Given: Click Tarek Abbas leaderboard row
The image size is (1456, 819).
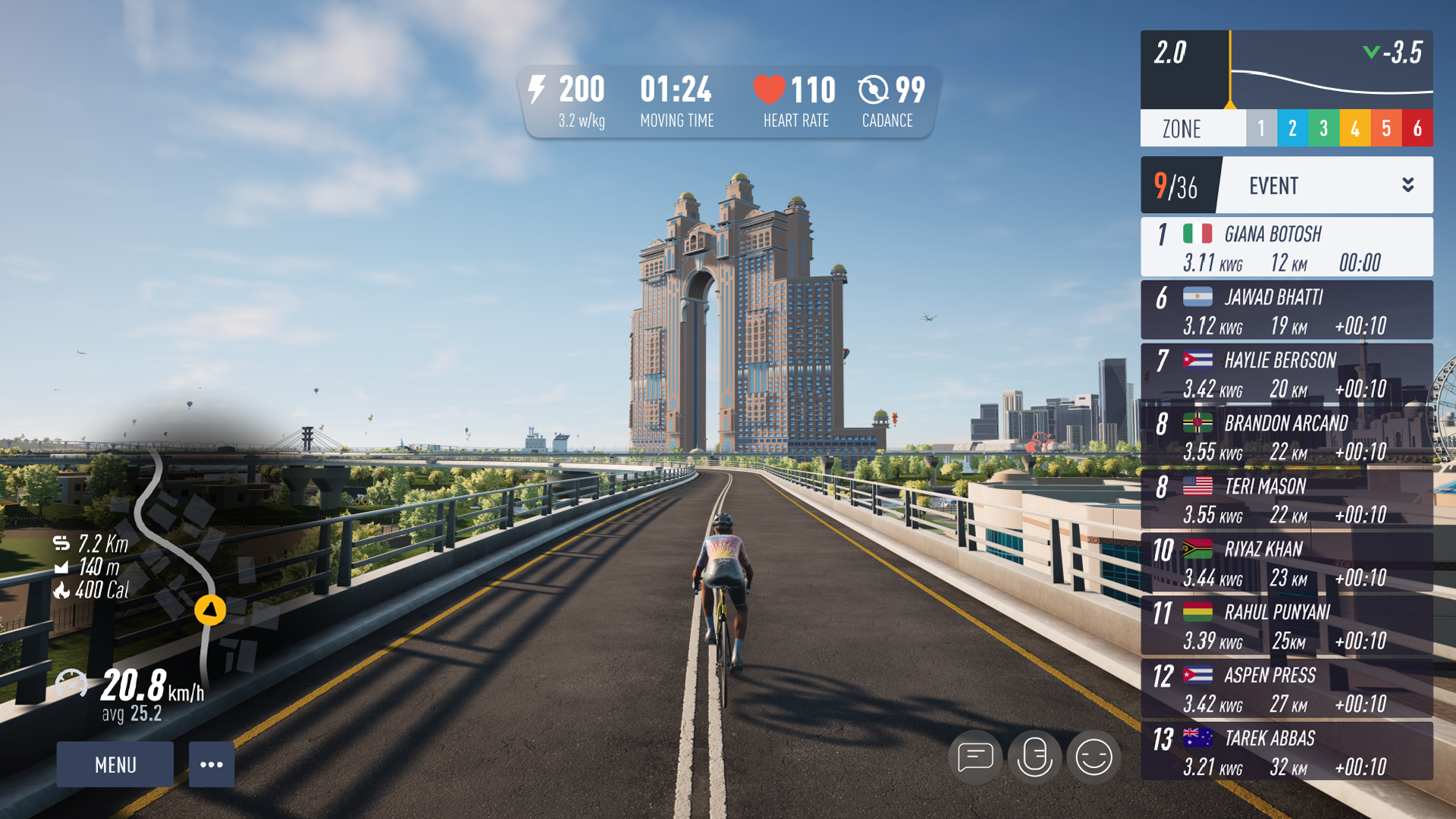Looking at the screenshot, I should click(x=1287, y=751).
